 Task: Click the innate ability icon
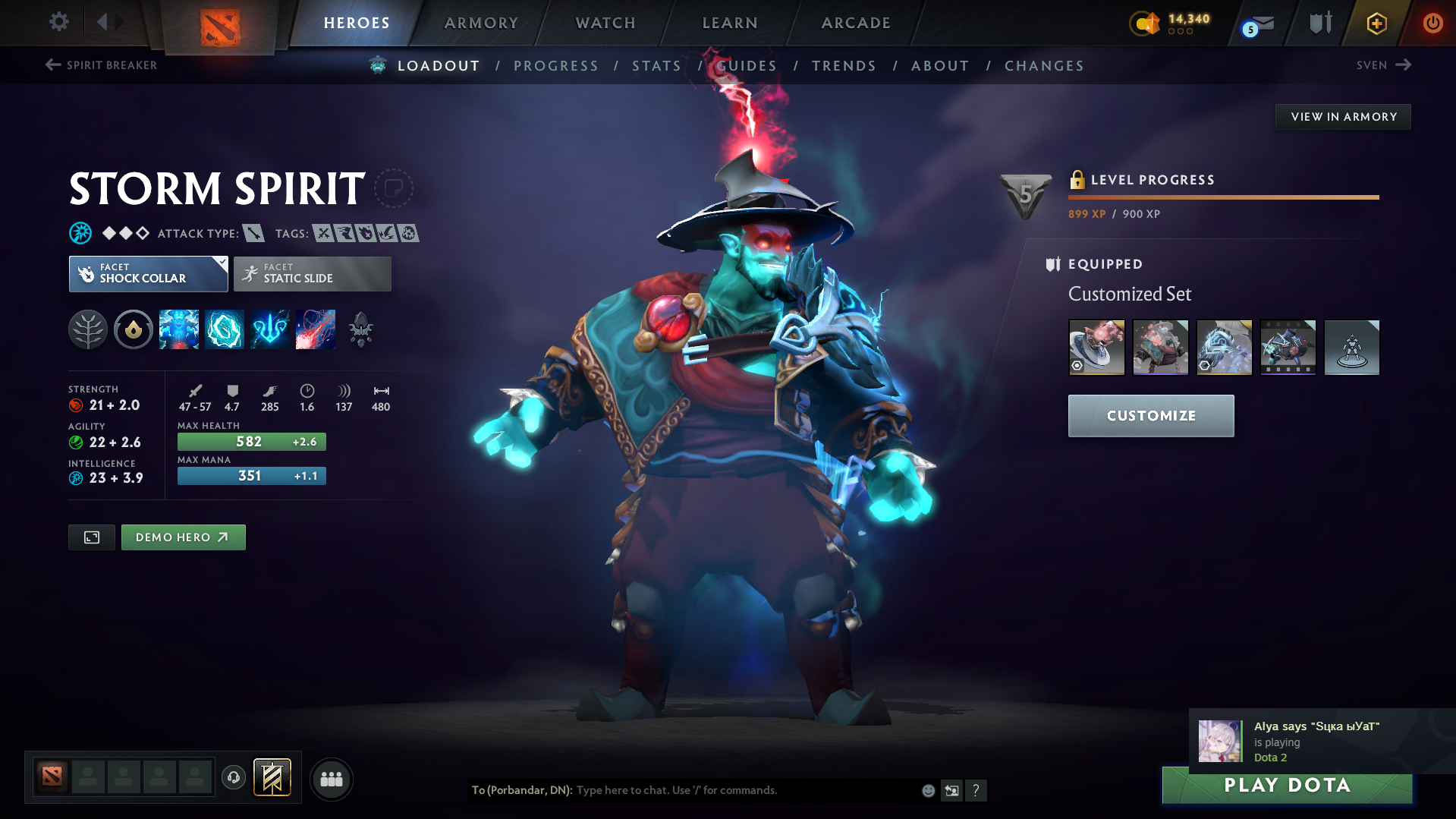pos(134,329)
